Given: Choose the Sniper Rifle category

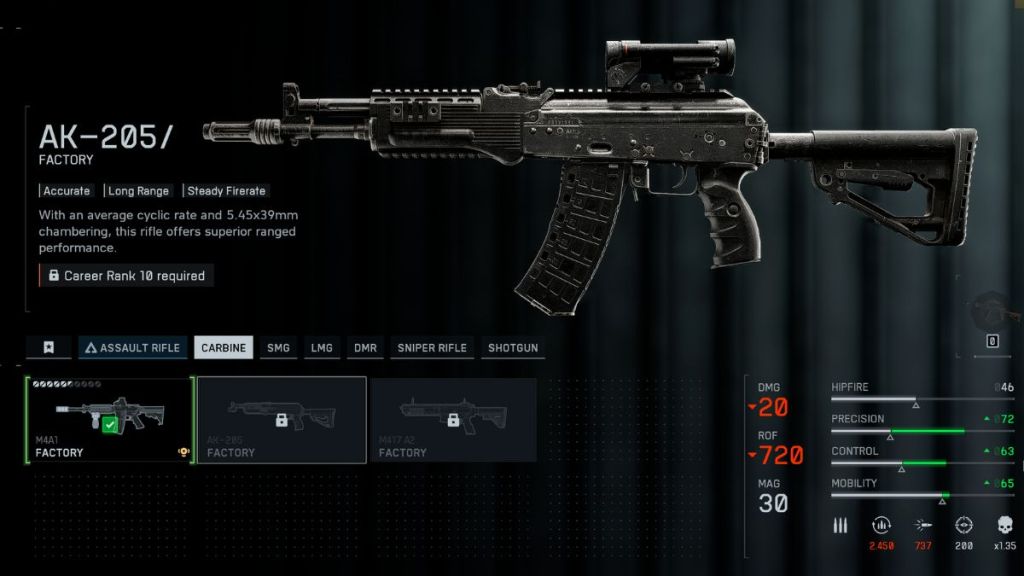Looking at the screenshot, I should tap(432, 348).
